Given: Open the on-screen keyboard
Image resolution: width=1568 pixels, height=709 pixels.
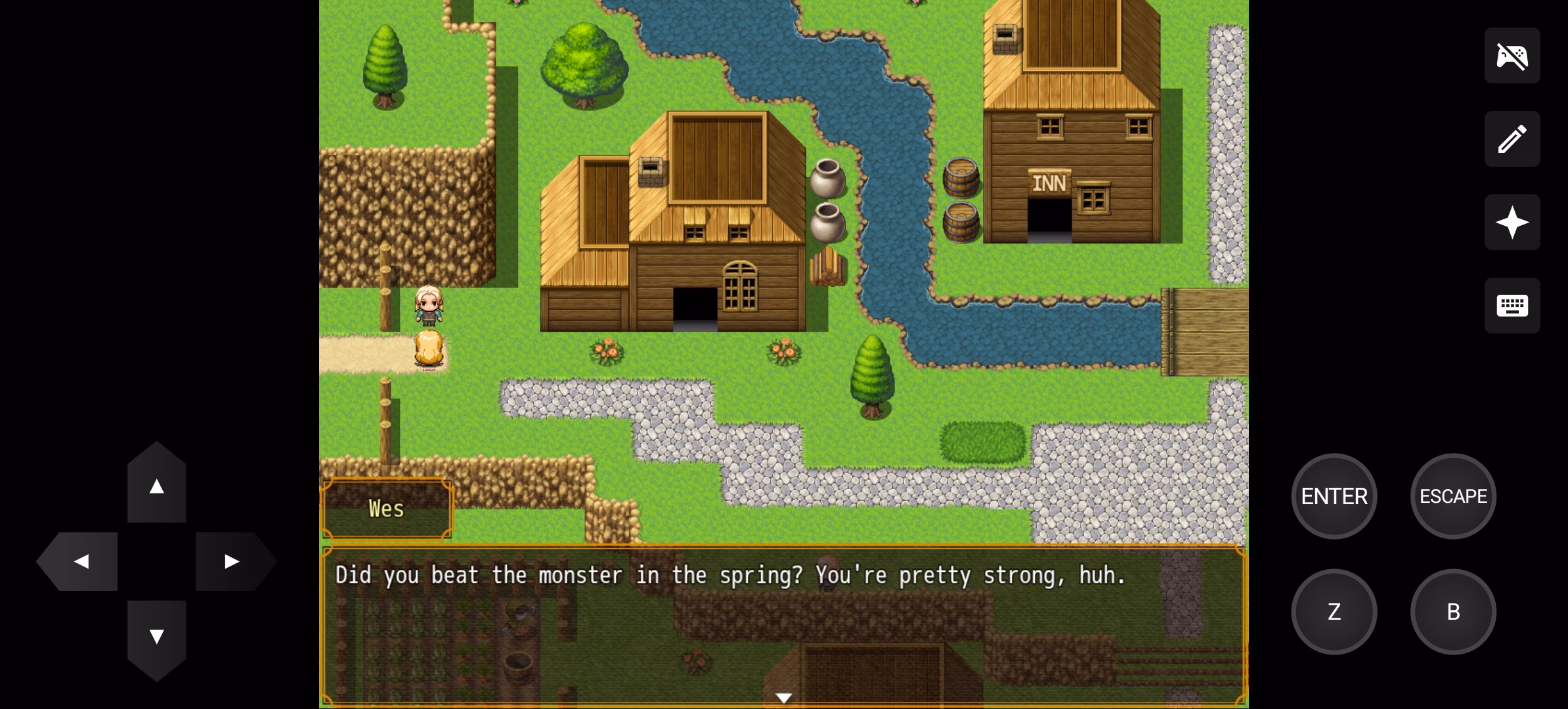Looking at the screenshot, I should point(1512,306).
